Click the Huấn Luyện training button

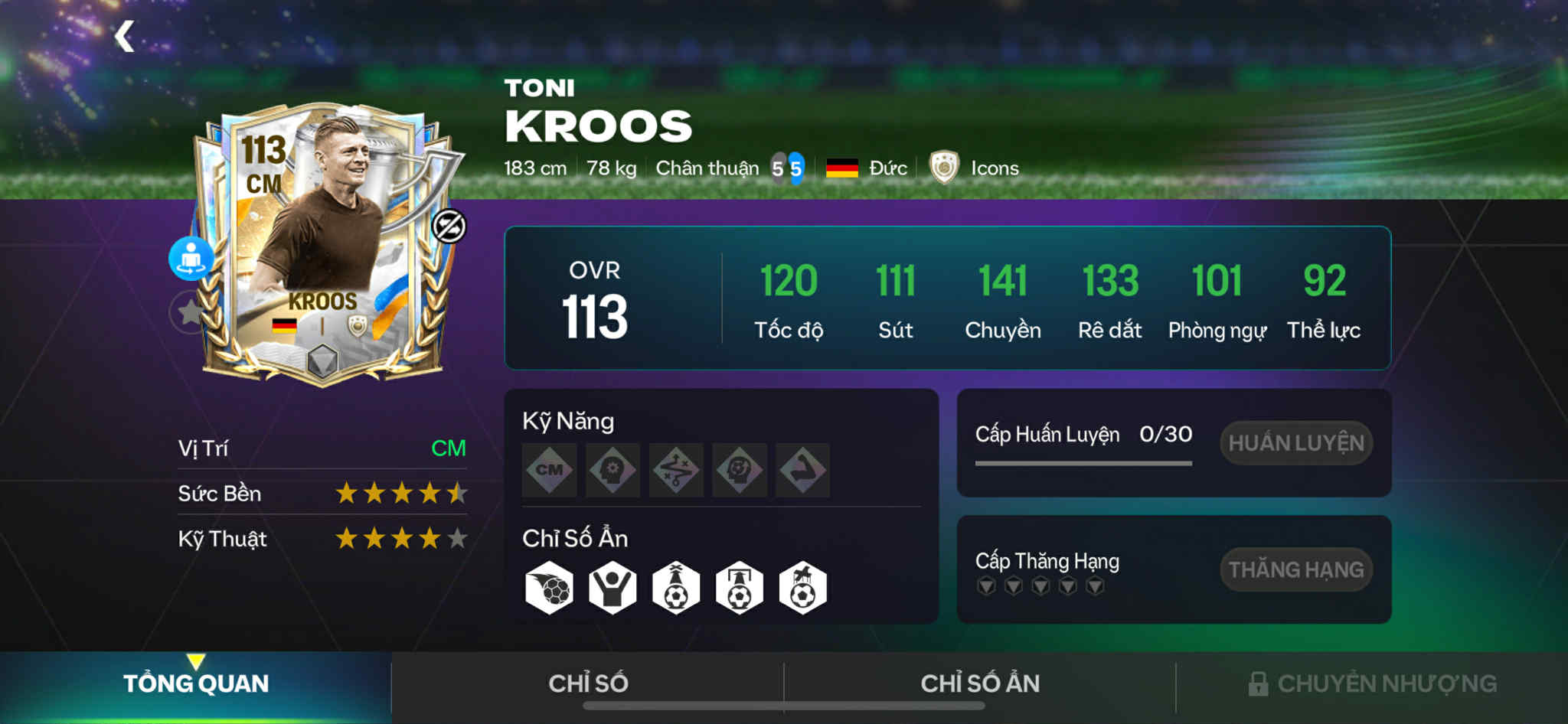[1295, 443]
